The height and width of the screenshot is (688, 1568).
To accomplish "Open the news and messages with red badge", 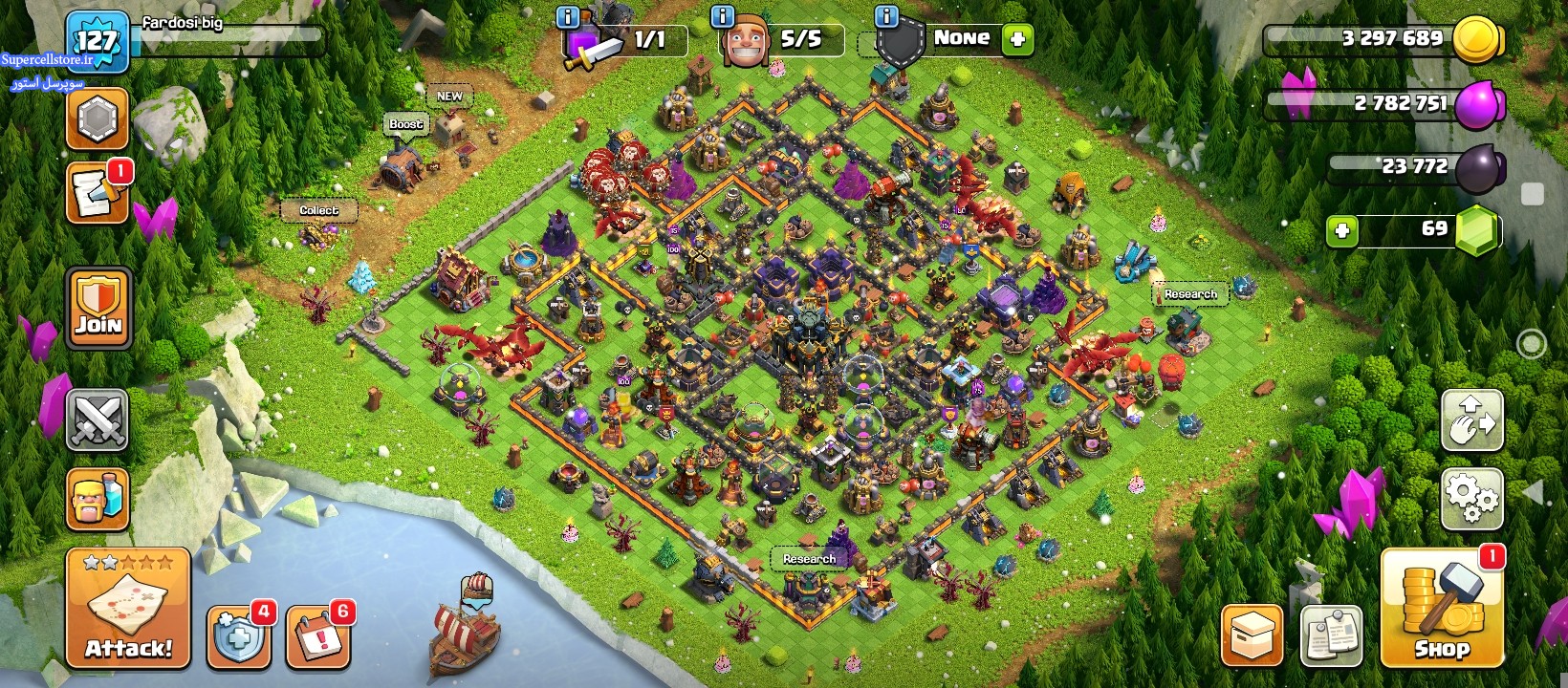I will 97,194.
